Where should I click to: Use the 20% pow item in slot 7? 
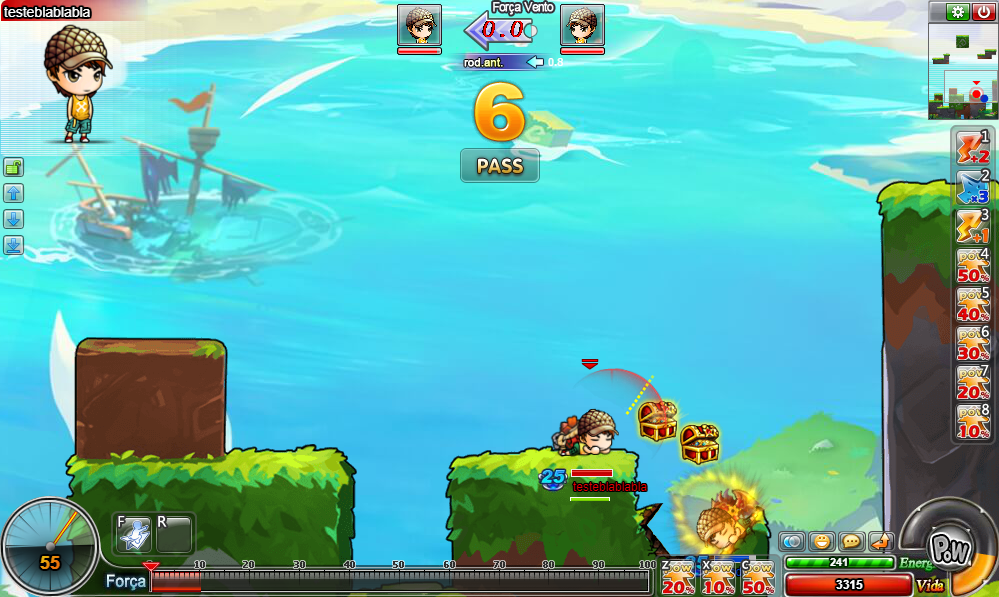(x=973, y=382)
